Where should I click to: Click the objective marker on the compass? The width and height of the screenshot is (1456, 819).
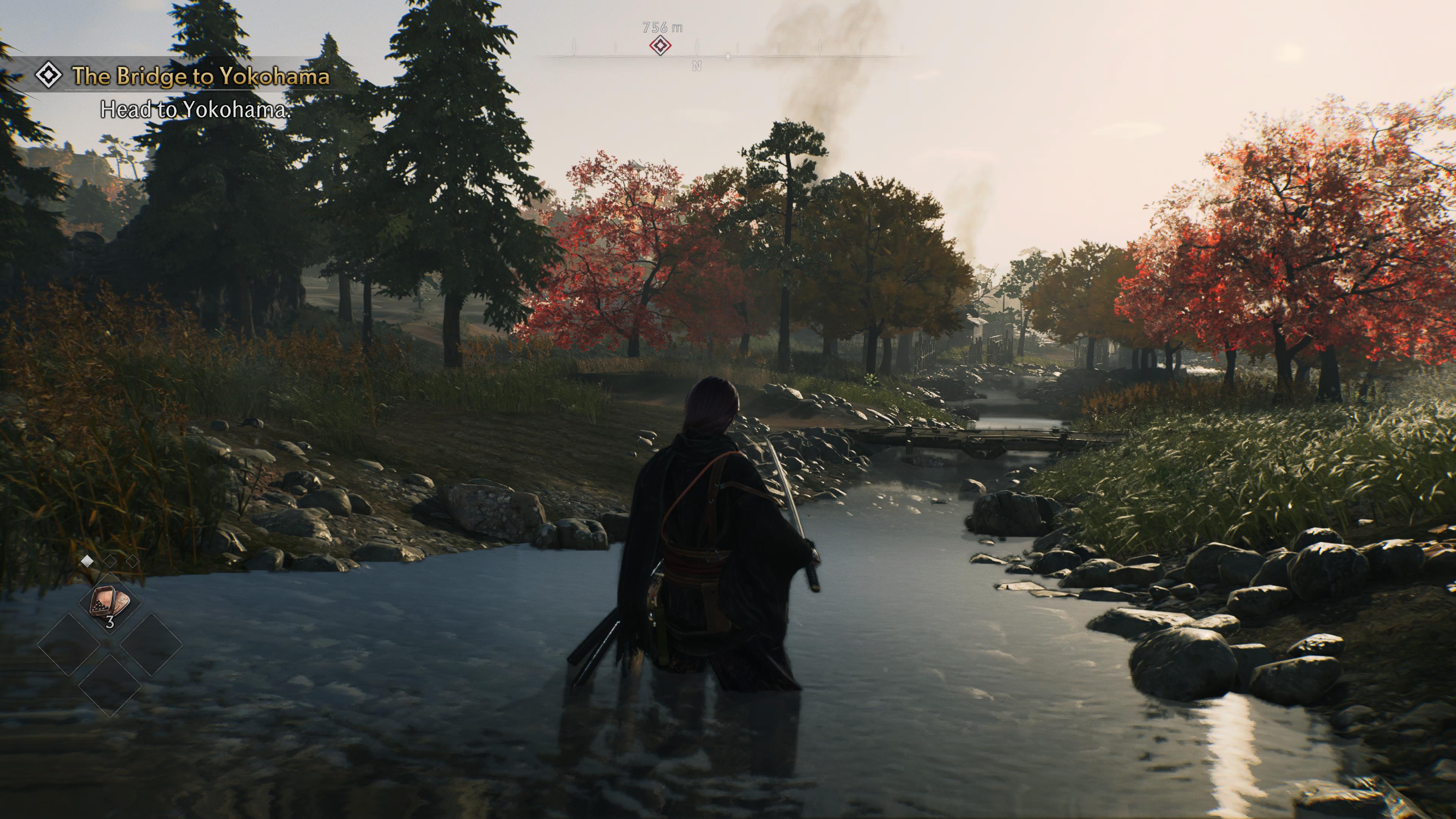(x=660, y=46)
